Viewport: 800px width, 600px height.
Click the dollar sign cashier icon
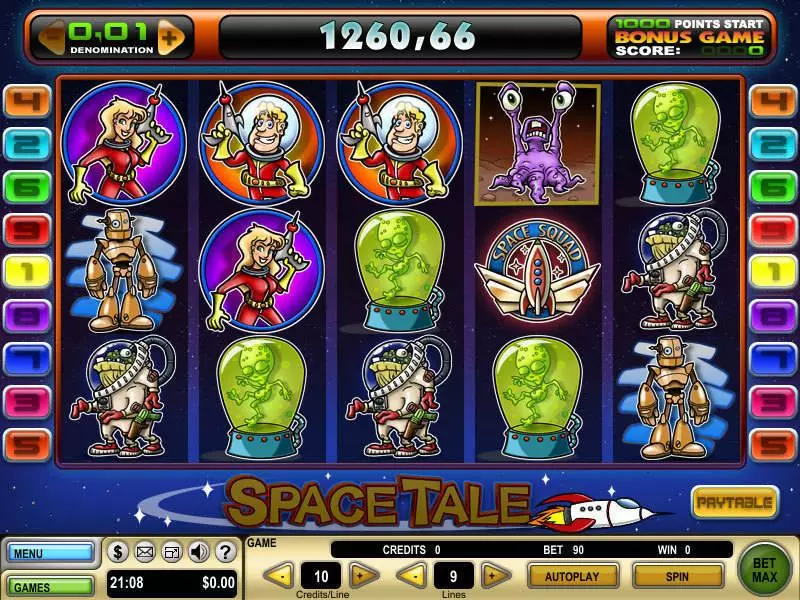(118, 551)
